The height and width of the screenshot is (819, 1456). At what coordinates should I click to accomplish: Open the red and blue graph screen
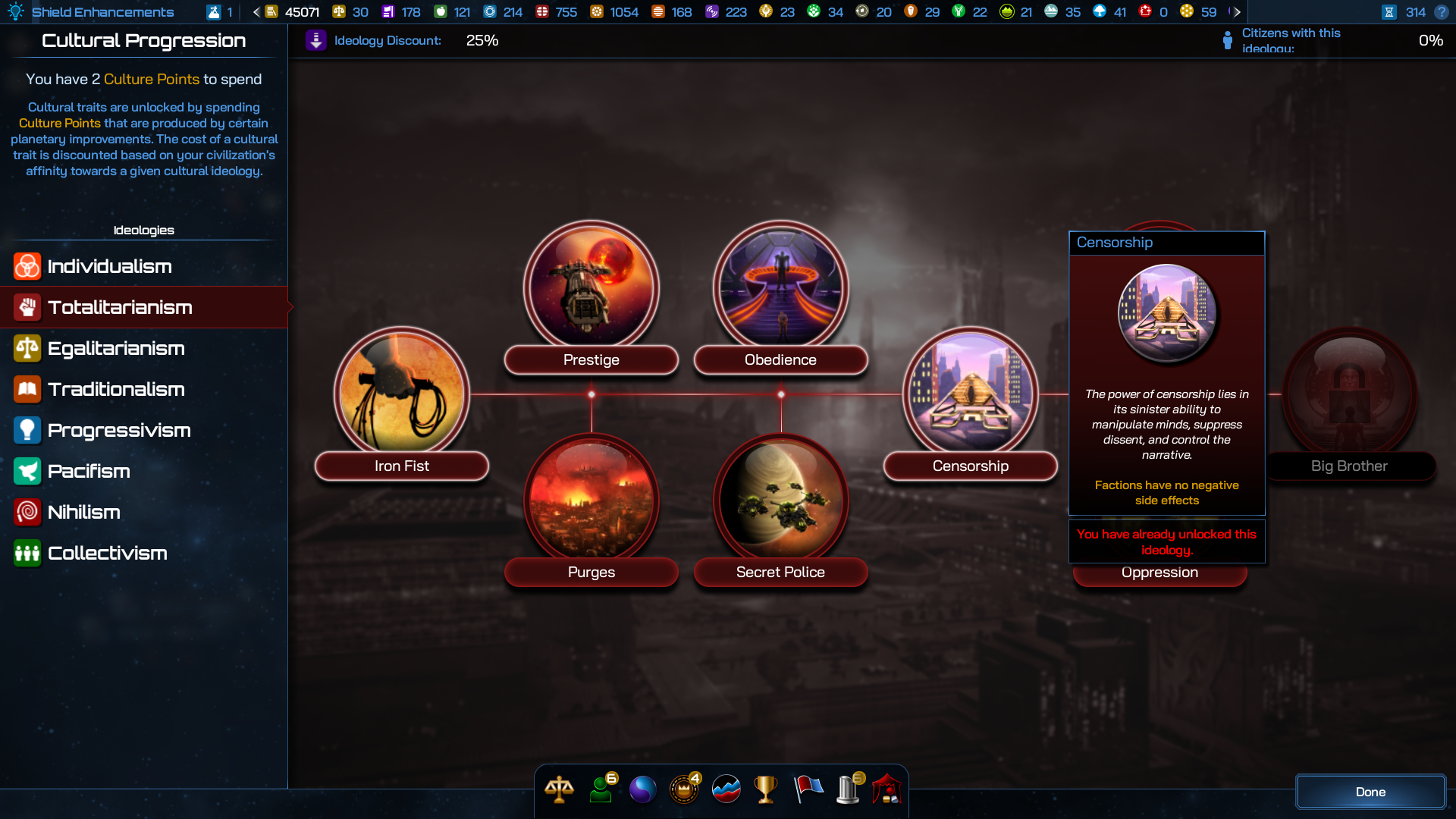[x=726, y=789]
